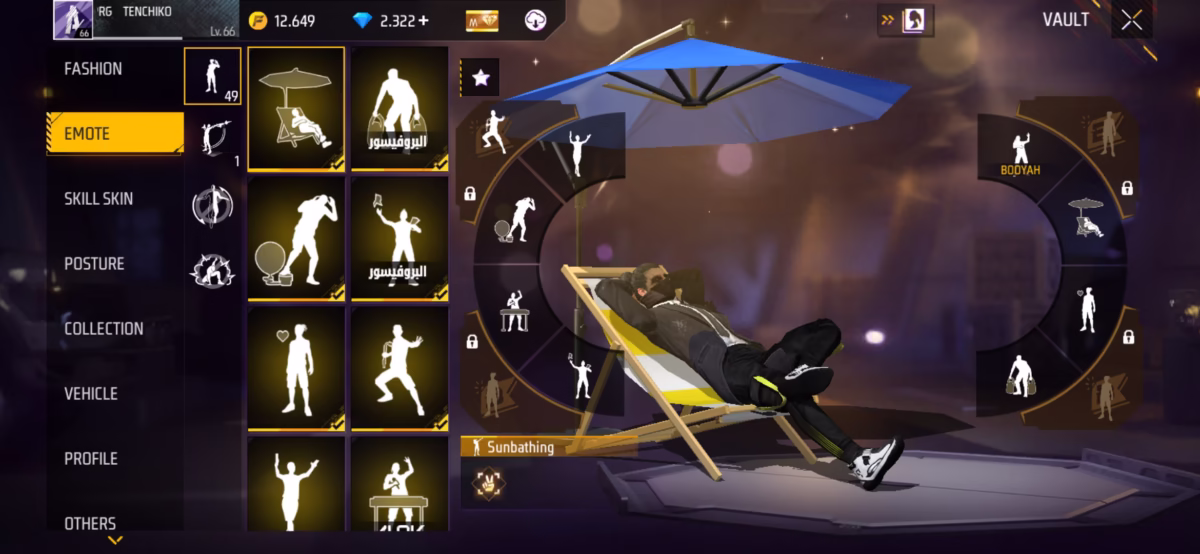Viewport: 1200px width, 554px height.
Task: Open the Collection menu
Action: (103, 329)
